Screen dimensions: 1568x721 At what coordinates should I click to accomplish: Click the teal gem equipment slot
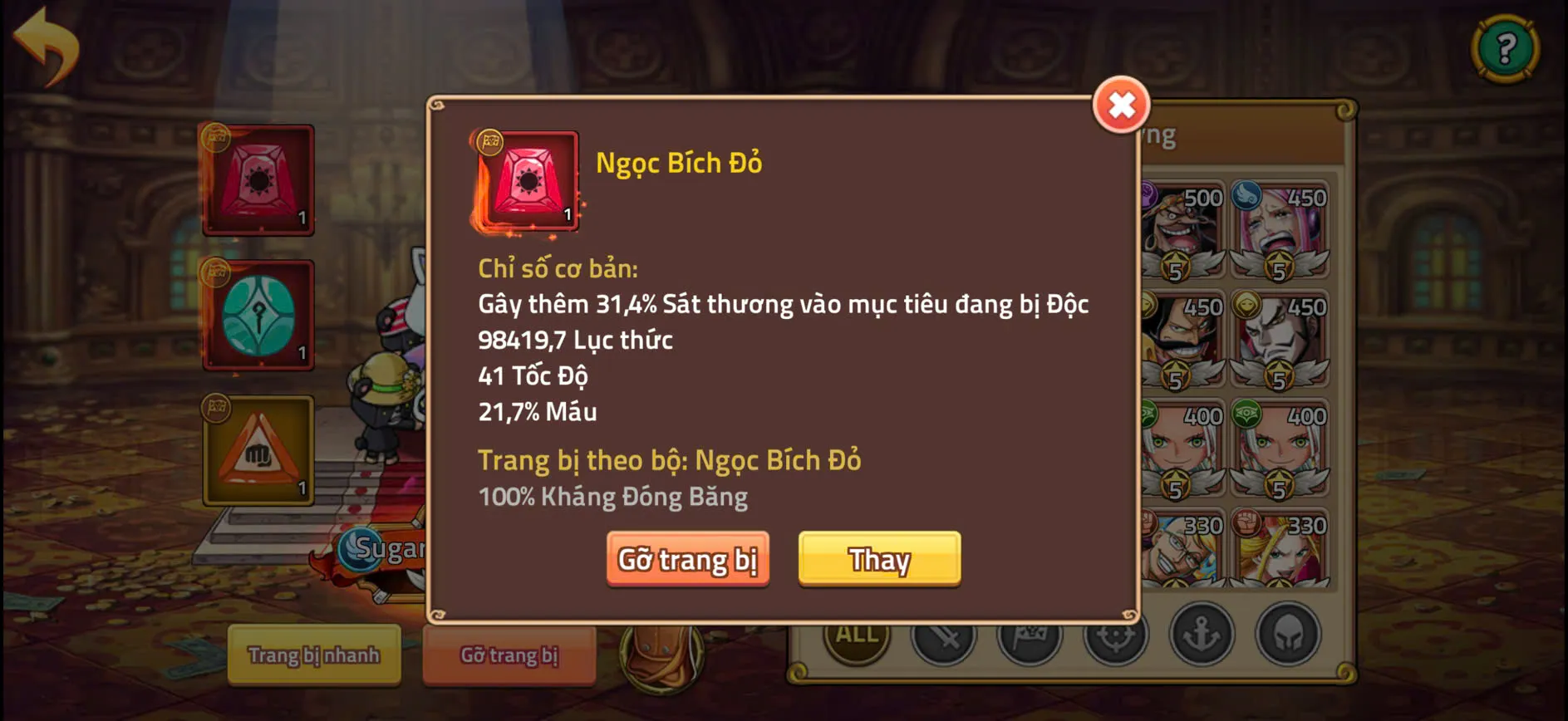(258, 316)
